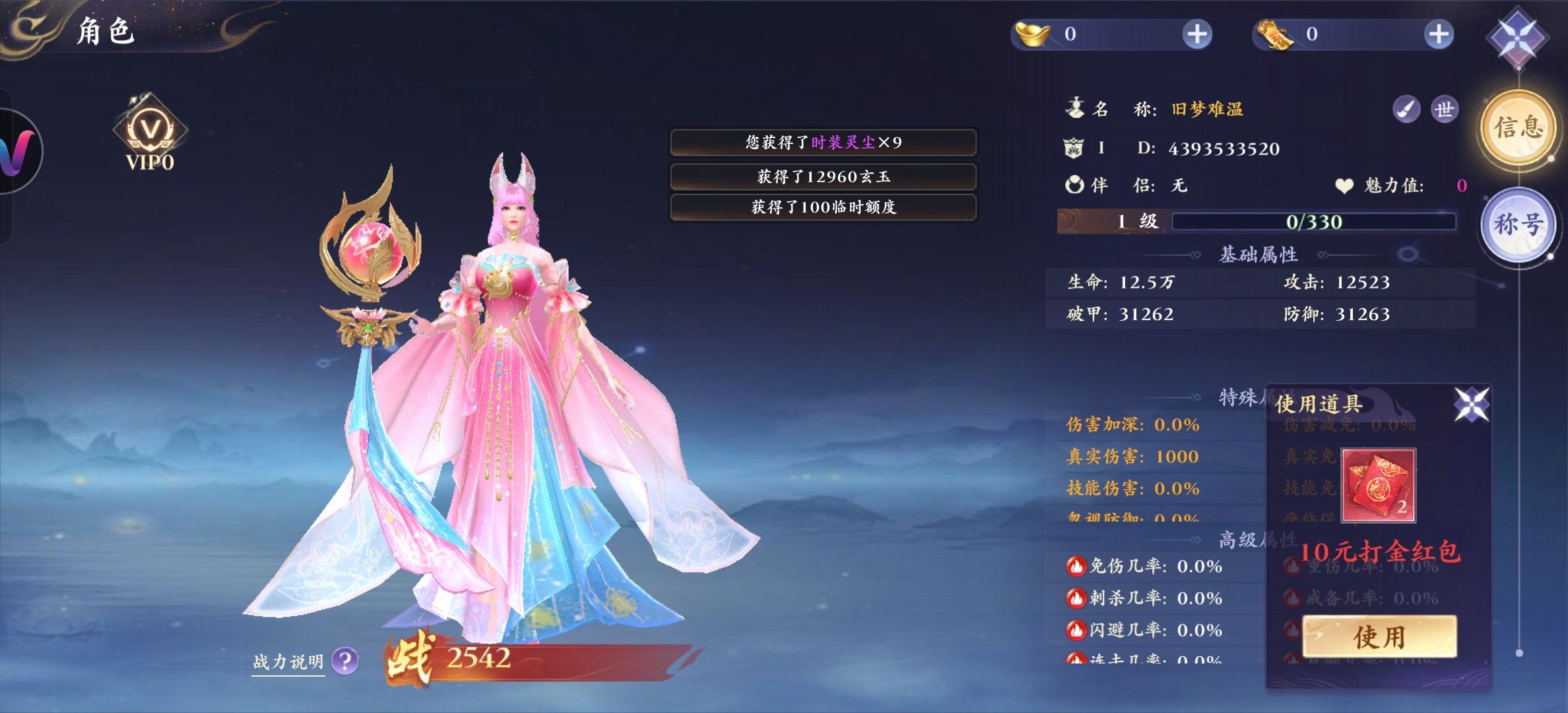Viewport: 1568px width, 713px height.
Task: Switch to the 信息 info tab
Action: point(1519,127)
